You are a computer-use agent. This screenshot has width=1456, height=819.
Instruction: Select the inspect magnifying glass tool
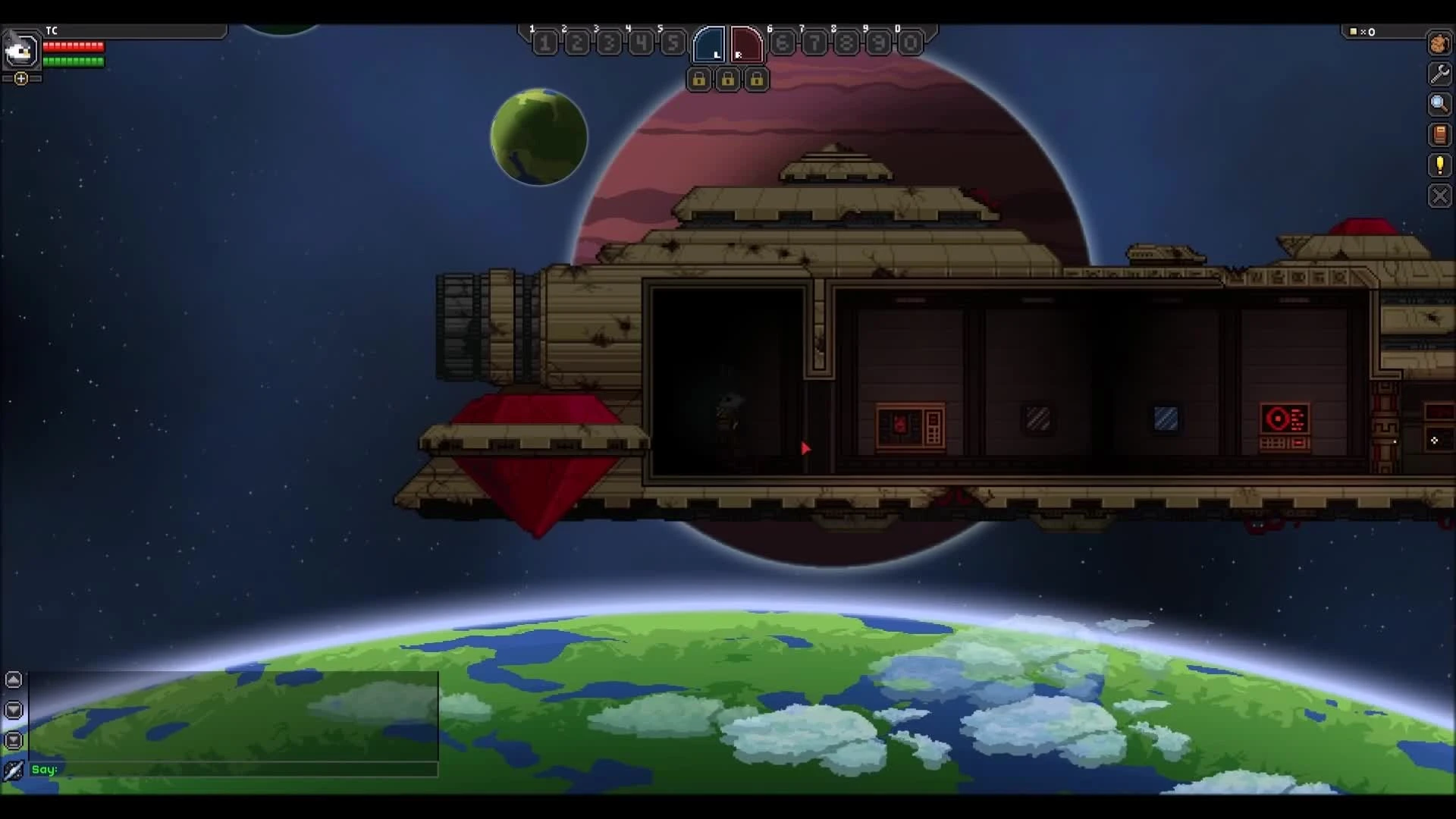1439,105
